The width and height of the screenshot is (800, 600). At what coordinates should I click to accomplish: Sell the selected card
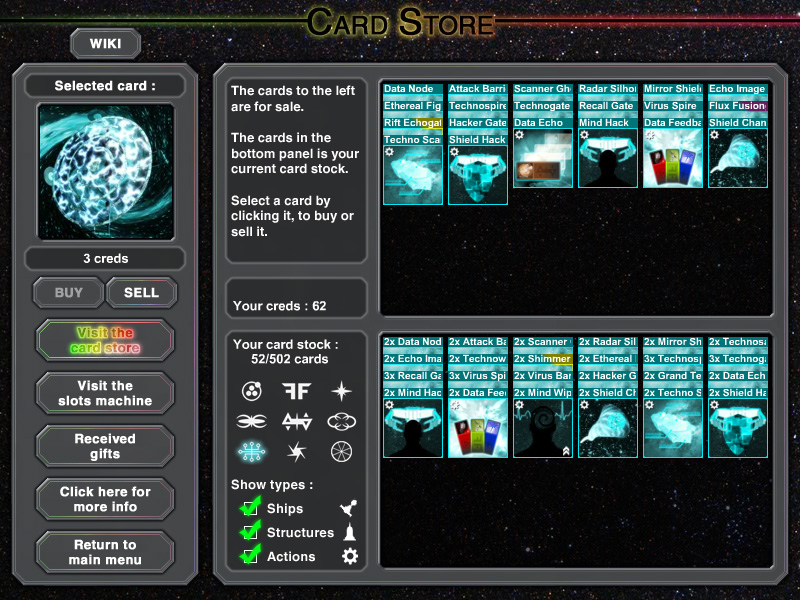pyautogui.click(x=141, y=293)
